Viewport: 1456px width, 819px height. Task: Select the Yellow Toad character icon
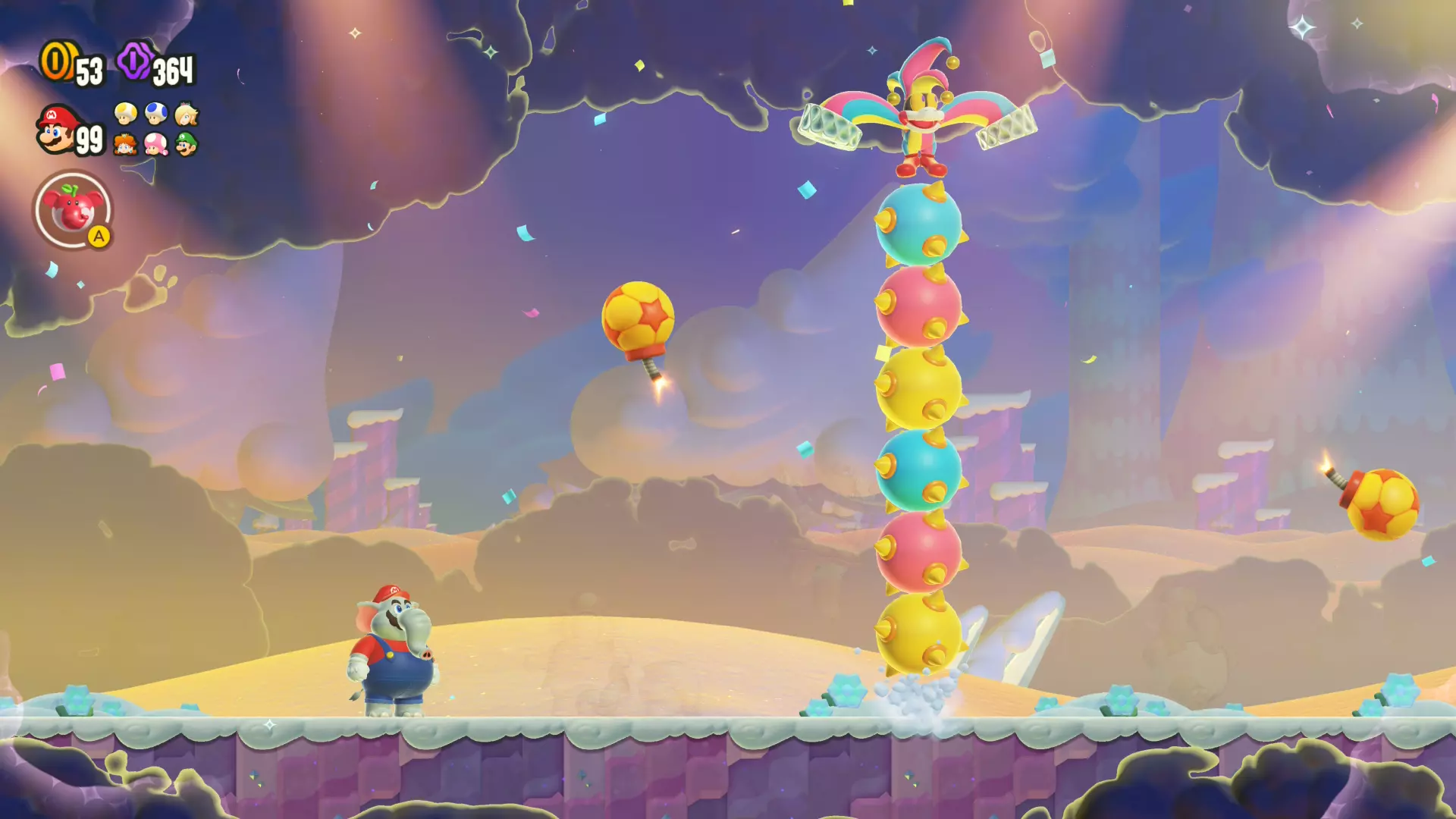pyautogui.click(x=125, y=114)
